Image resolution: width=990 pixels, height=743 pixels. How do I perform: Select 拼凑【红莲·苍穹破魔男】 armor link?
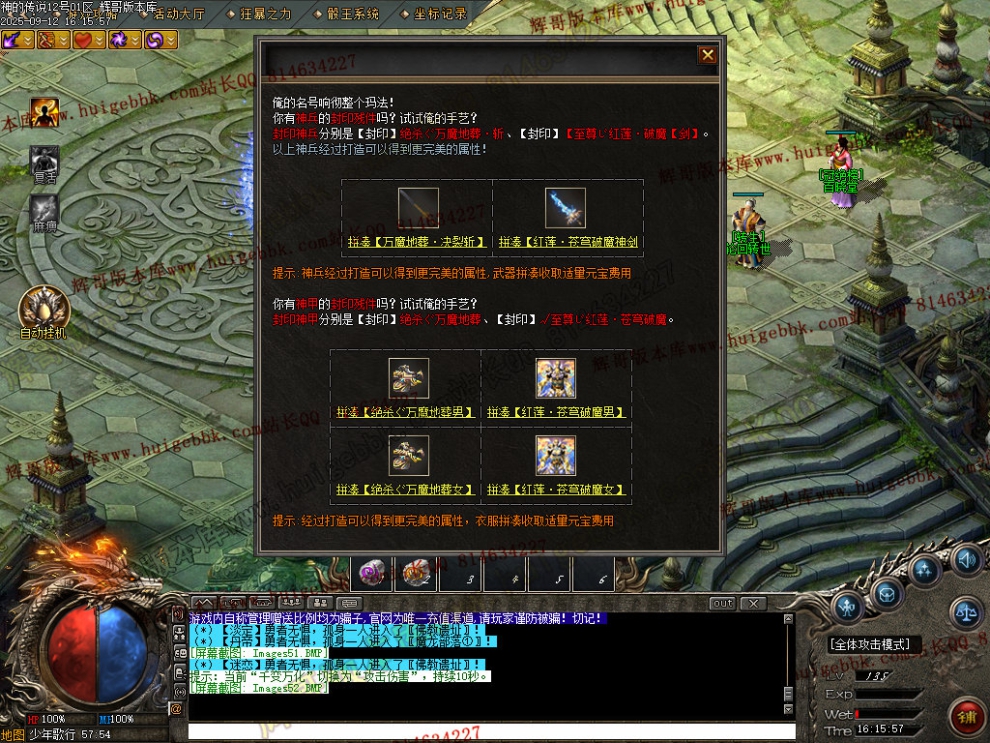[x=555, y=411]
